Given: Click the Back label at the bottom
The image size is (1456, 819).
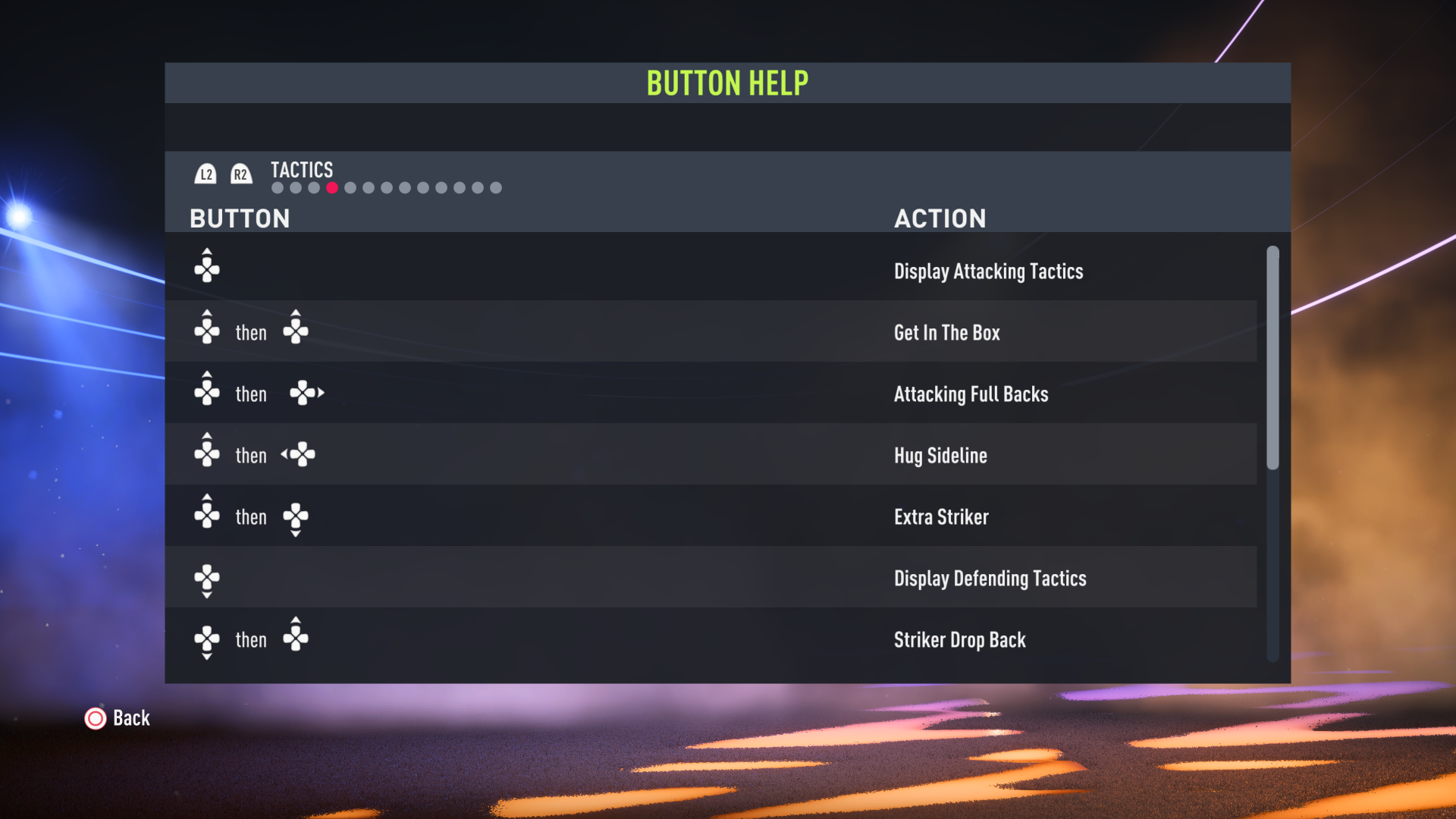Looking at the screenshot, I should click(x=130, y=718).
